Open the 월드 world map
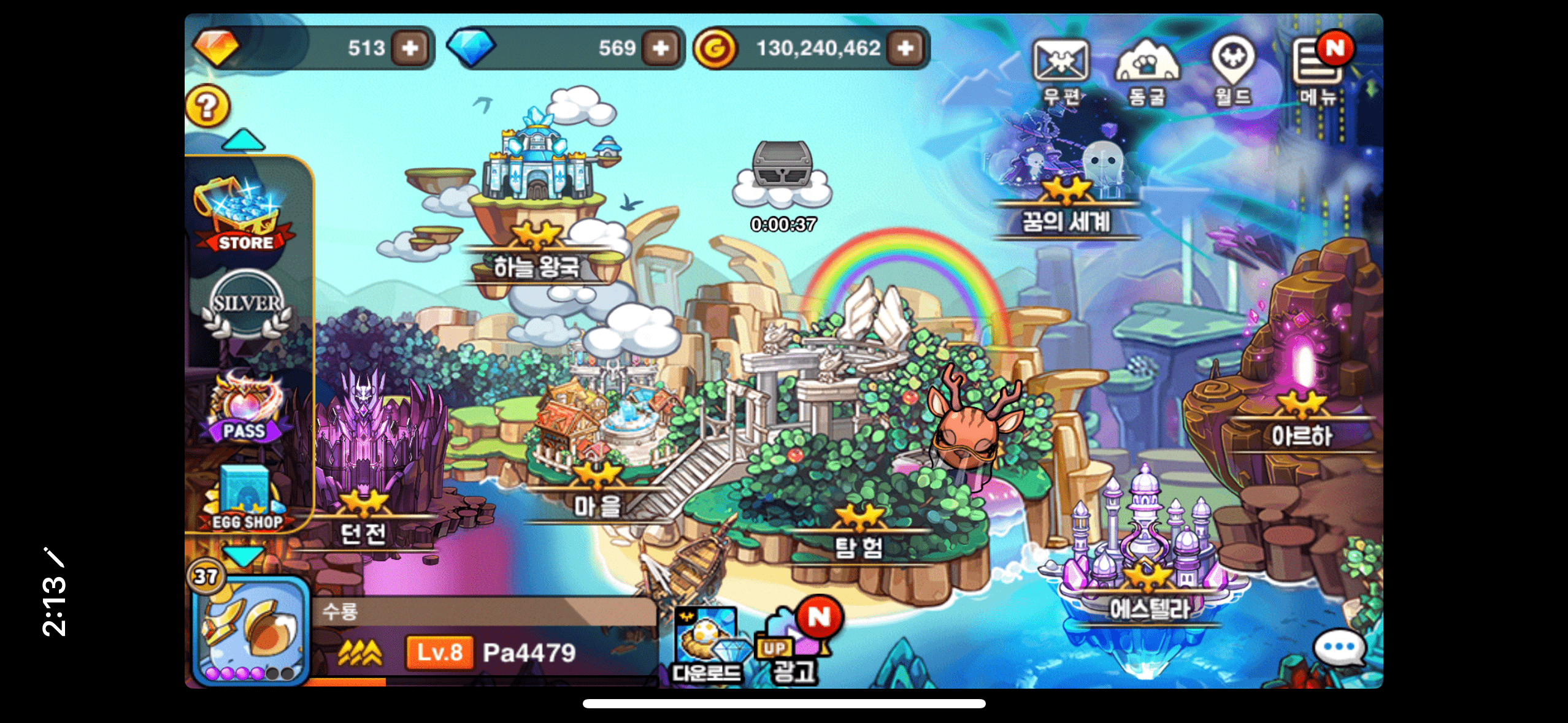The image size is (1568, 723). pyautogui.click(x=1232, y=70)
